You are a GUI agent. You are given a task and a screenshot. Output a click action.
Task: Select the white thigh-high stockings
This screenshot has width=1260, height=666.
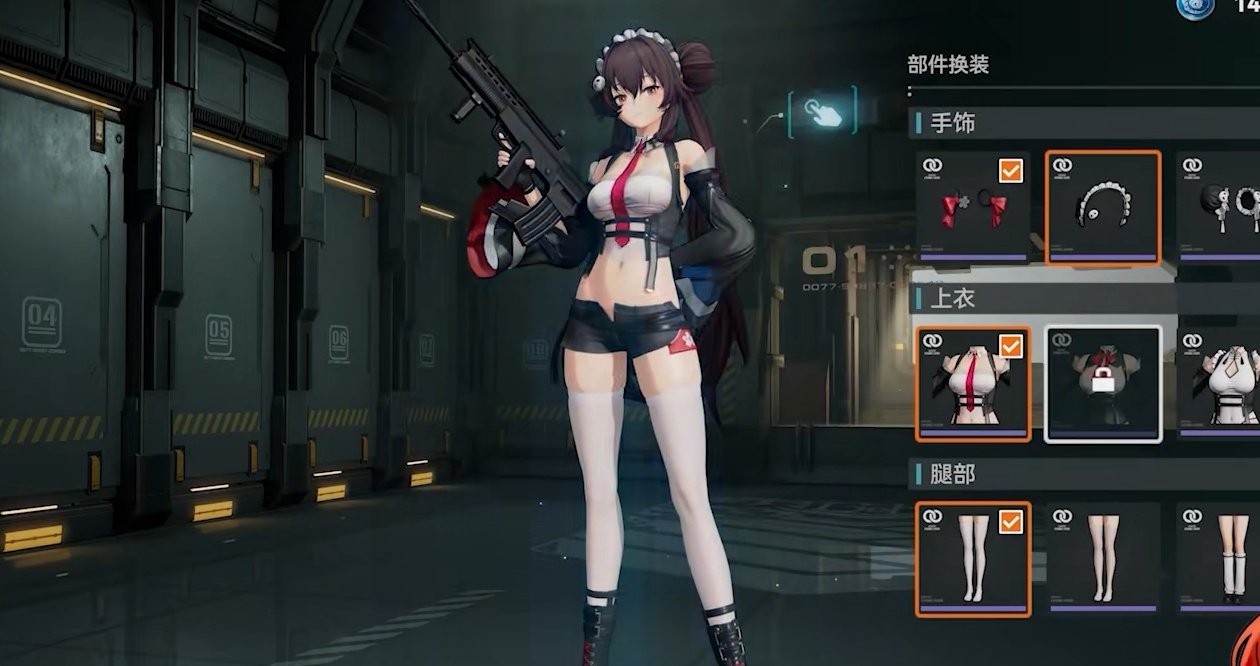(973, 558)
